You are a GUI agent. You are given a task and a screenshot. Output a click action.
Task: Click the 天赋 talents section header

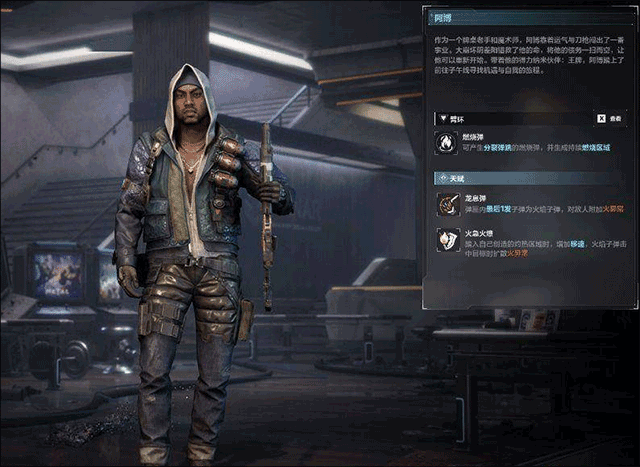455,177
